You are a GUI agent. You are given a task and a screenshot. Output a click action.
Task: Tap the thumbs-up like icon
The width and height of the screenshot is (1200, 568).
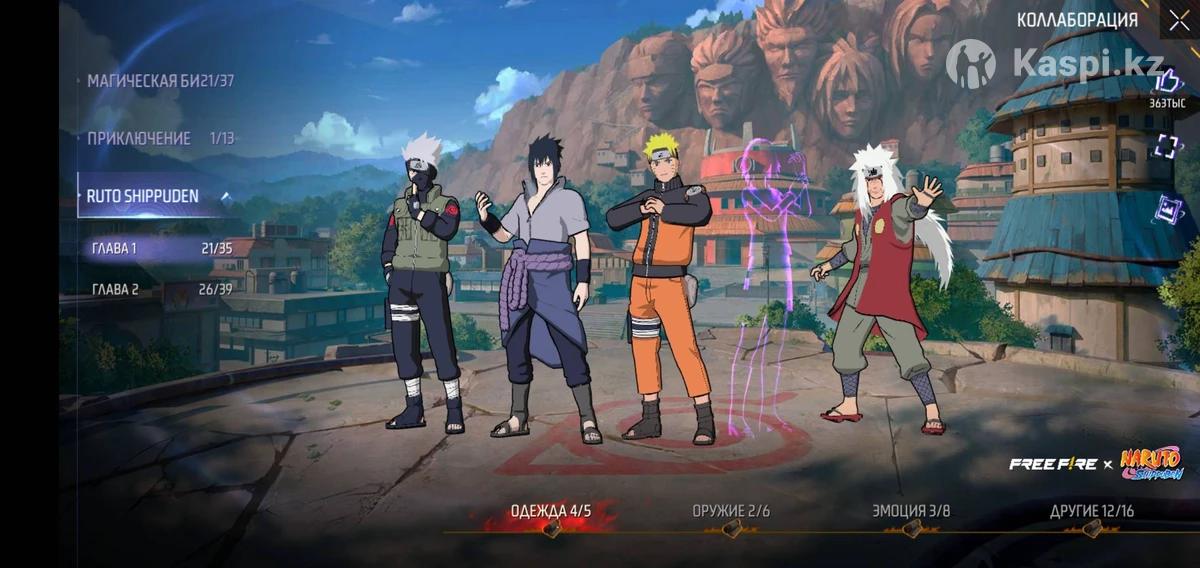(1167, 82)
